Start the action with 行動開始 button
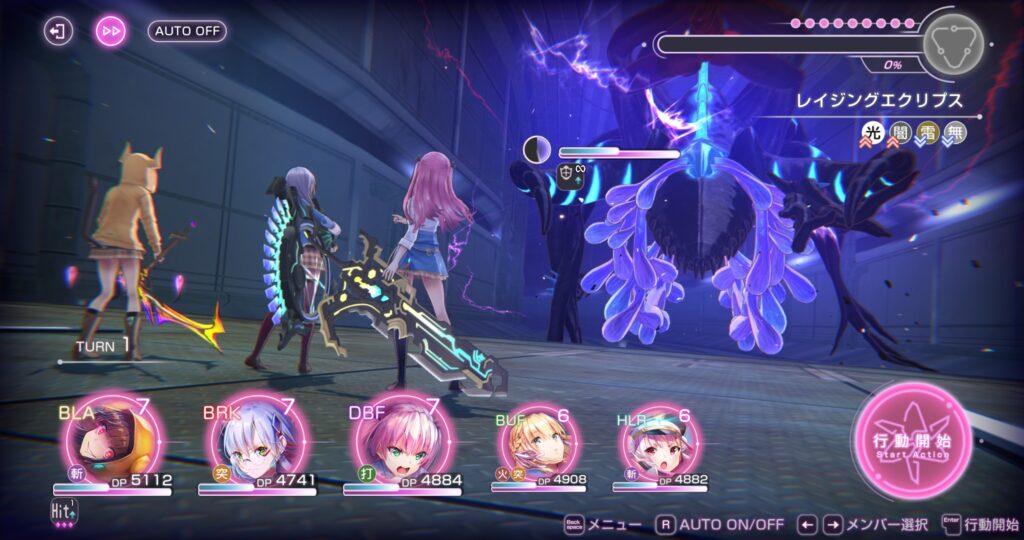The width and height of the screenshot is (1024, 540). click(x=912, y=441)
